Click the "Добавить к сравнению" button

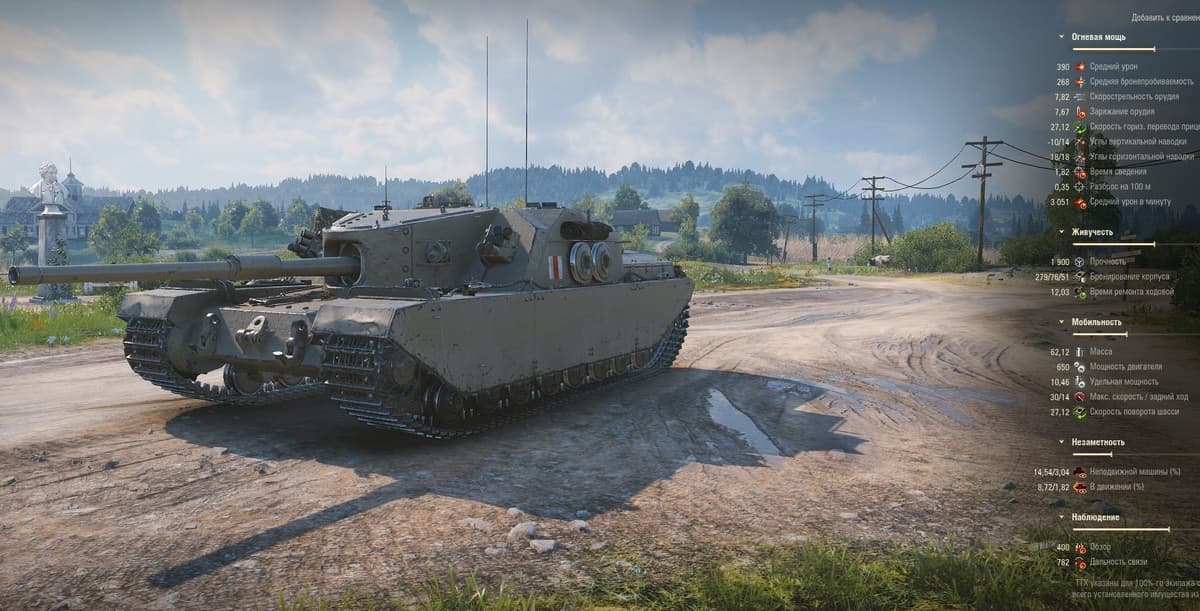pos(1165,17)
